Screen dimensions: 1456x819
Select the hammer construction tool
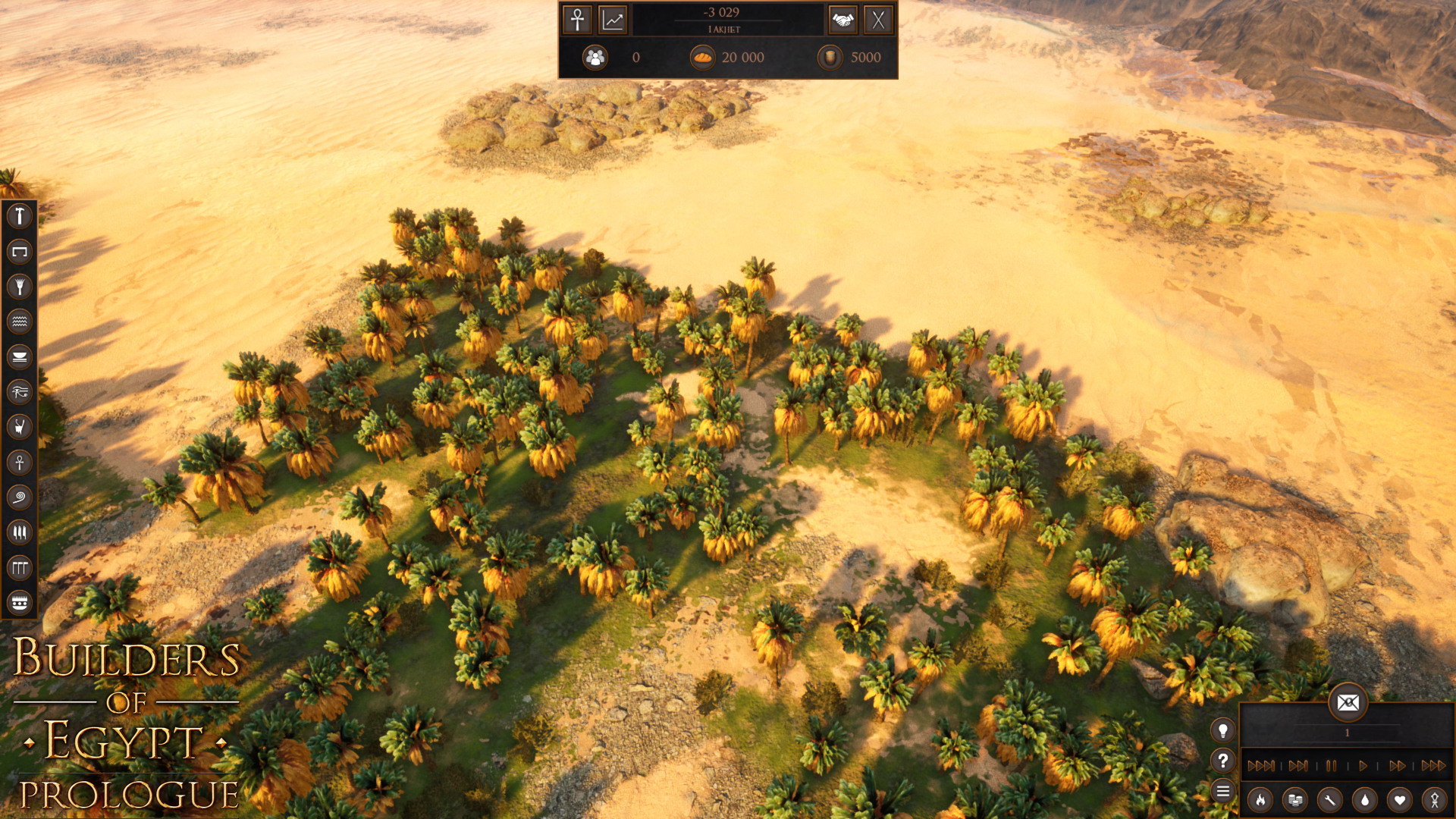click(20, 217)
